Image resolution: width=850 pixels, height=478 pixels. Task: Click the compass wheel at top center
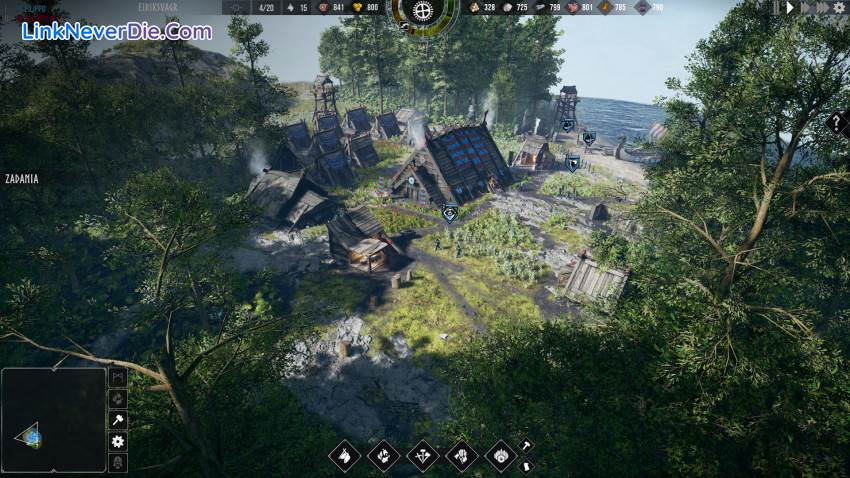point(424,12)
